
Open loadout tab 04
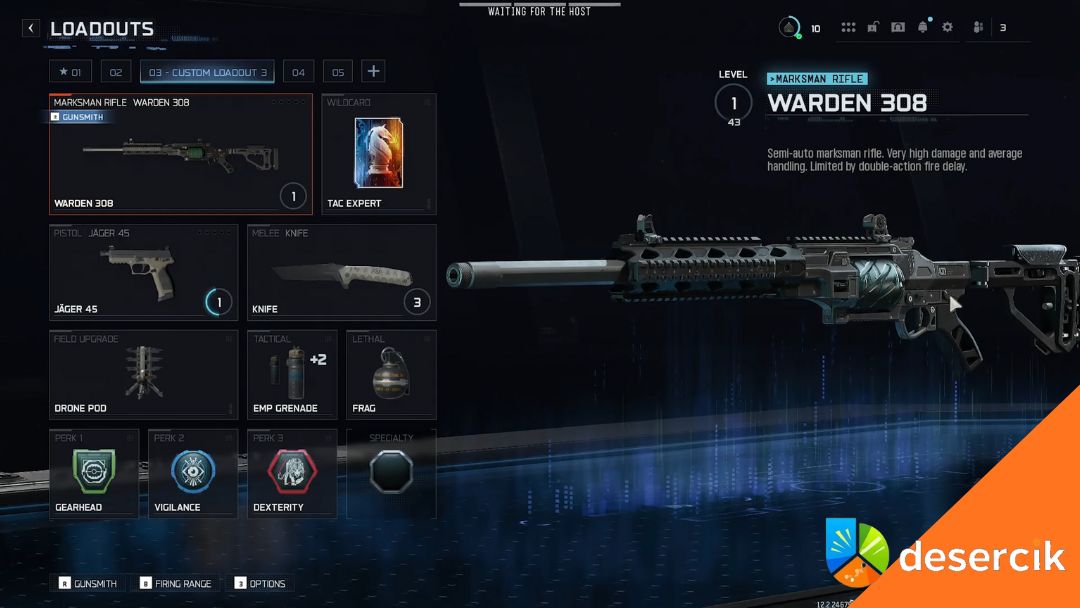point(298,72)
